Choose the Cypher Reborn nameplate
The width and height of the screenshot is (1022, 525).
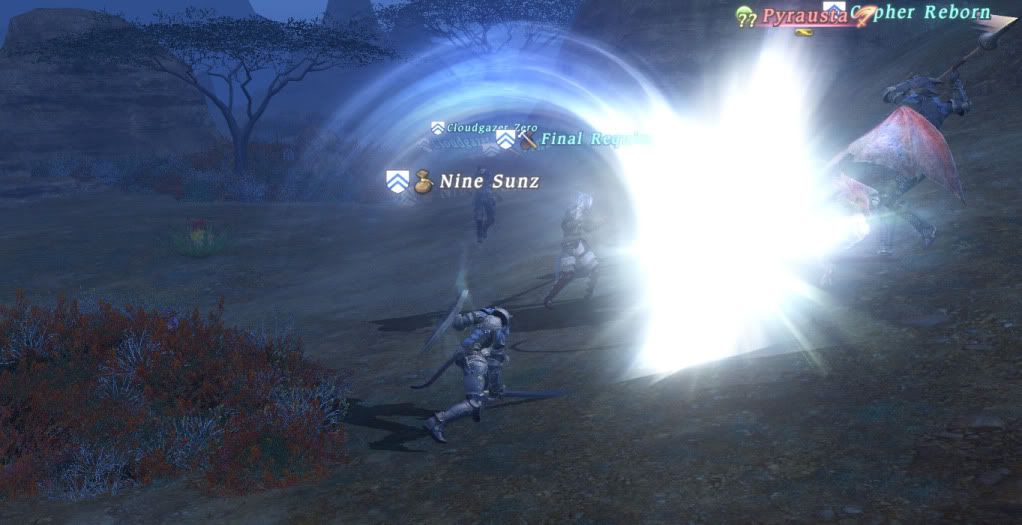930,14
